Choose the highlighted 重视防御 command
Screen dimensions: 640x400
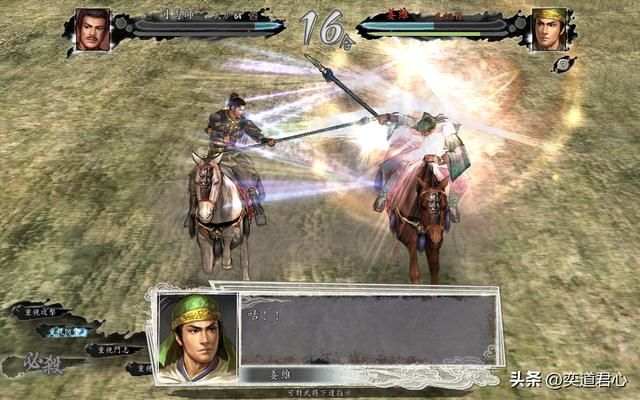click(x=63, y=330)
